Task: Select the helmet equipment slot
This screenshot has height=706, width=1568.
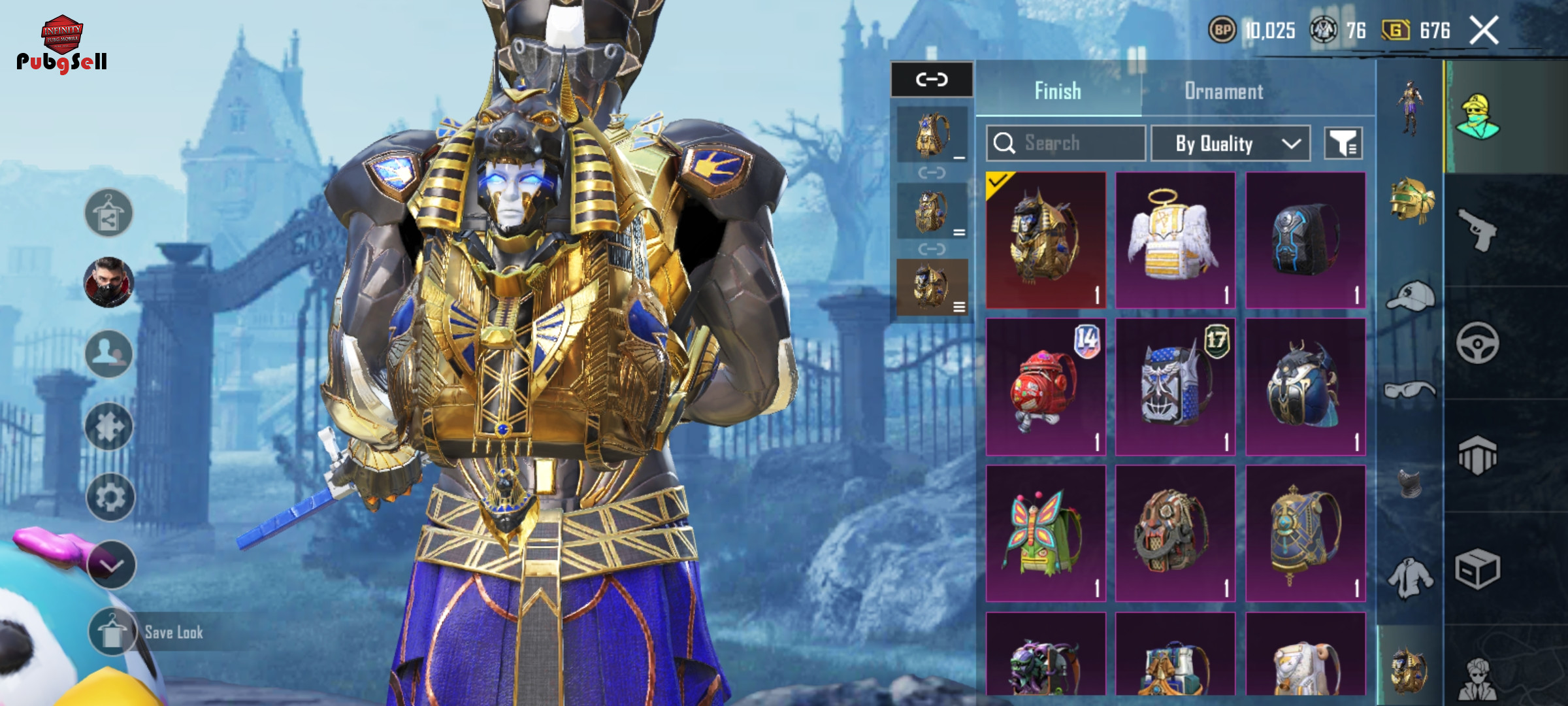Action: [1411, 201]
